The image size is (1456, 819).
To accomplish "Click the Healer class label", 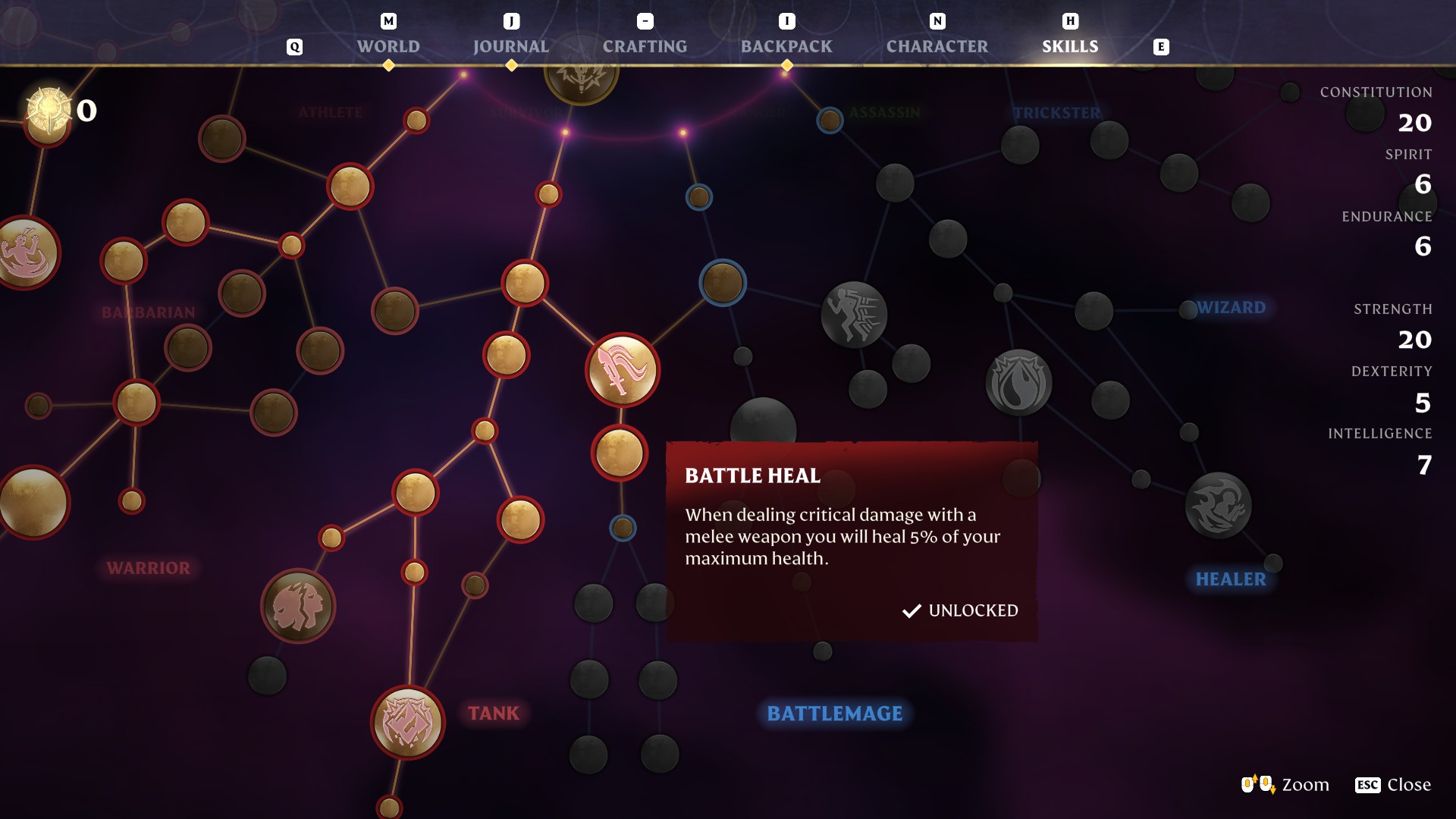I will [x=1230, y=579].
